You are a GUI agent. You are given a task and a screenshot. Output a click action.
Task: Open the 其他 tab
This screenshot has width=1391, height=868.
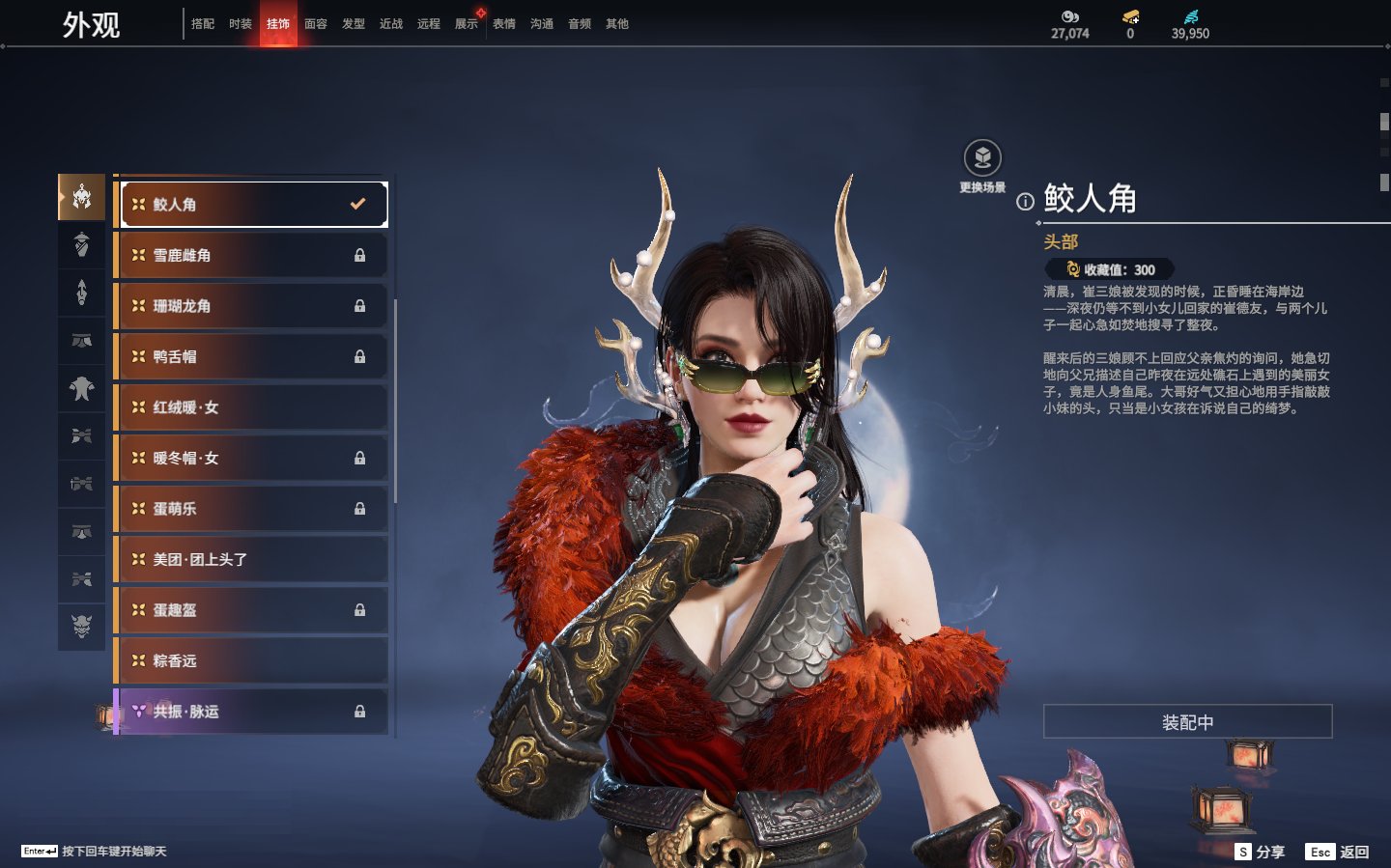tap(617, 24)
